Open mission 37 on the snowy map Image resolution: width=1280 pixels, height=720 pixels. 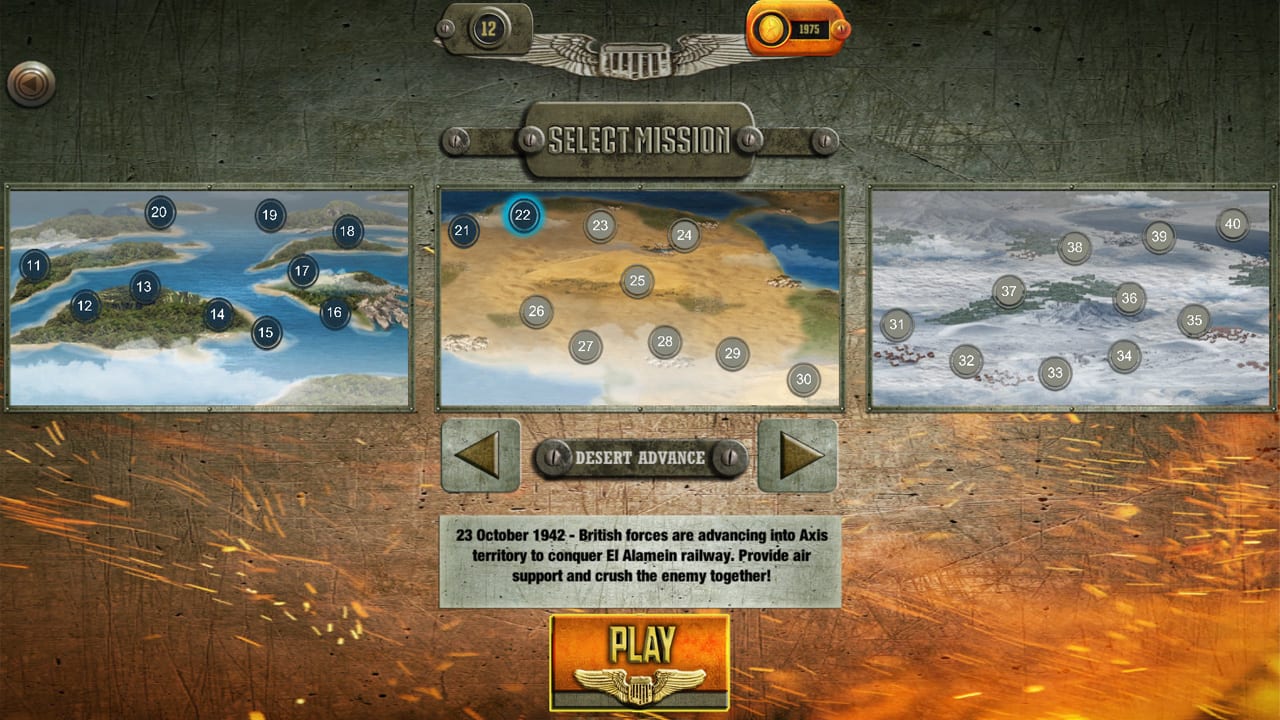(x=1009, y=291)
